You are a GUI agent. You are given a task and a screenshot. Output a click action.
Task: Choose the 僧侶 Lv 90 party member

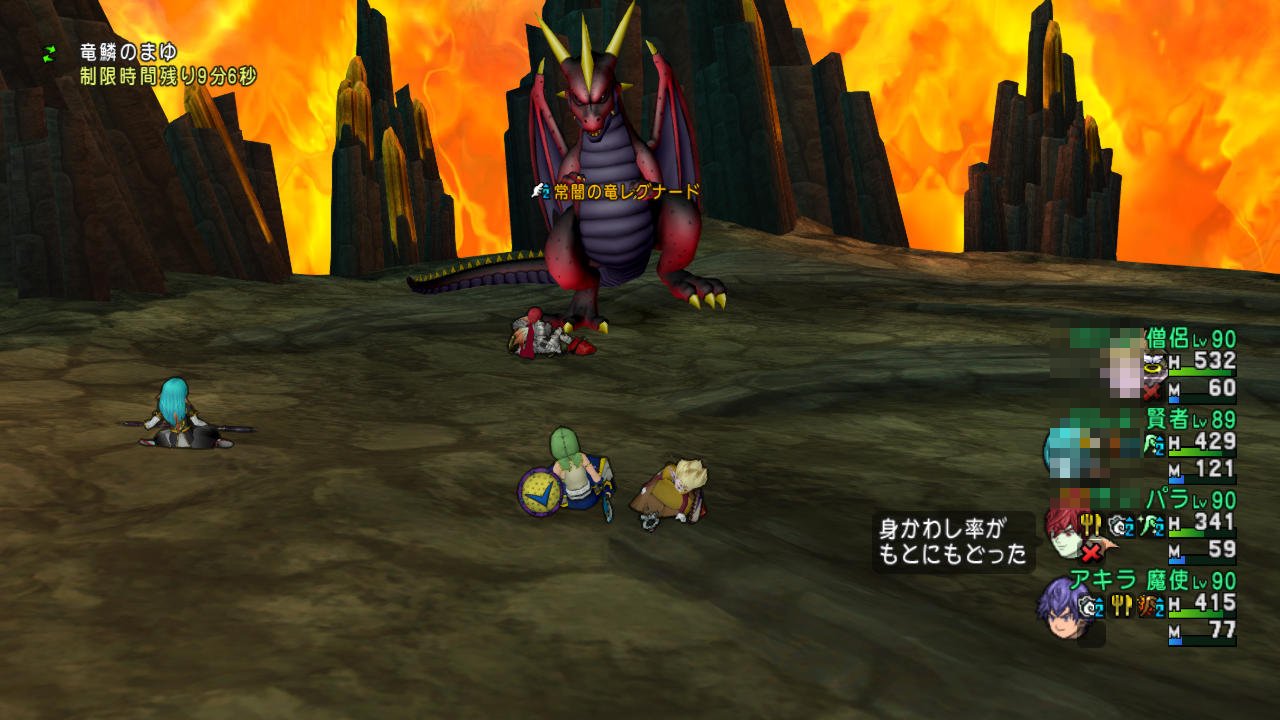click(x=1190, y=339)
